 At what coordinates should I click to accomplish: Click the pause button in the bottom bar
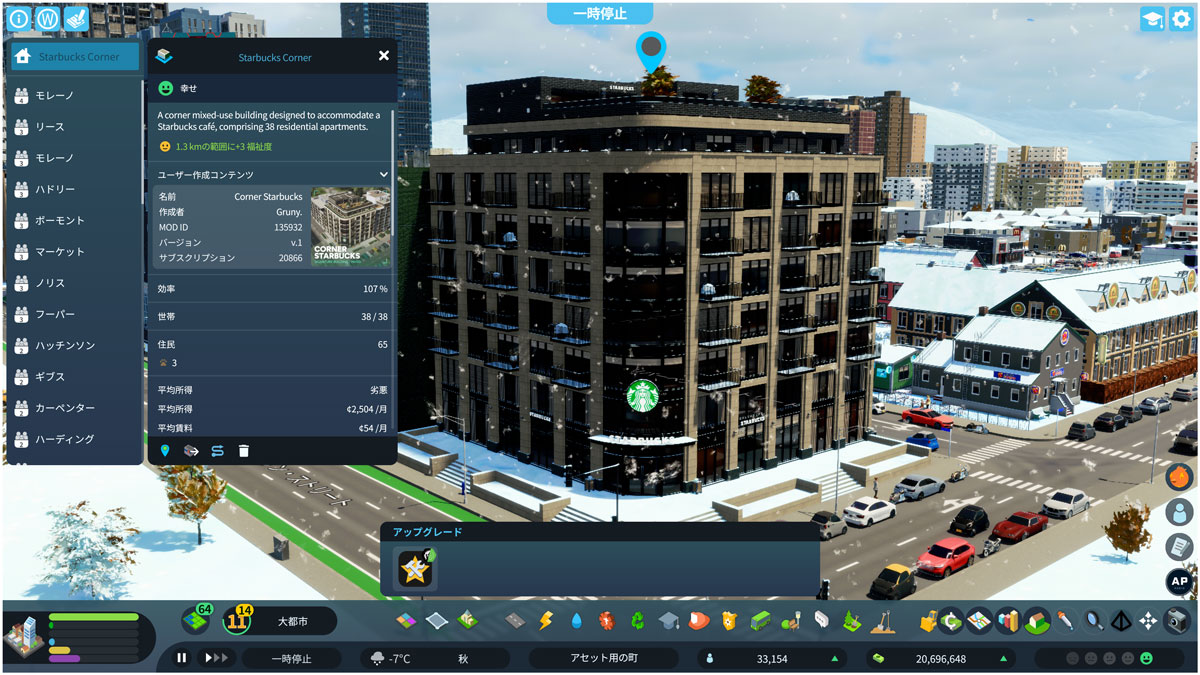coord(182,658)
